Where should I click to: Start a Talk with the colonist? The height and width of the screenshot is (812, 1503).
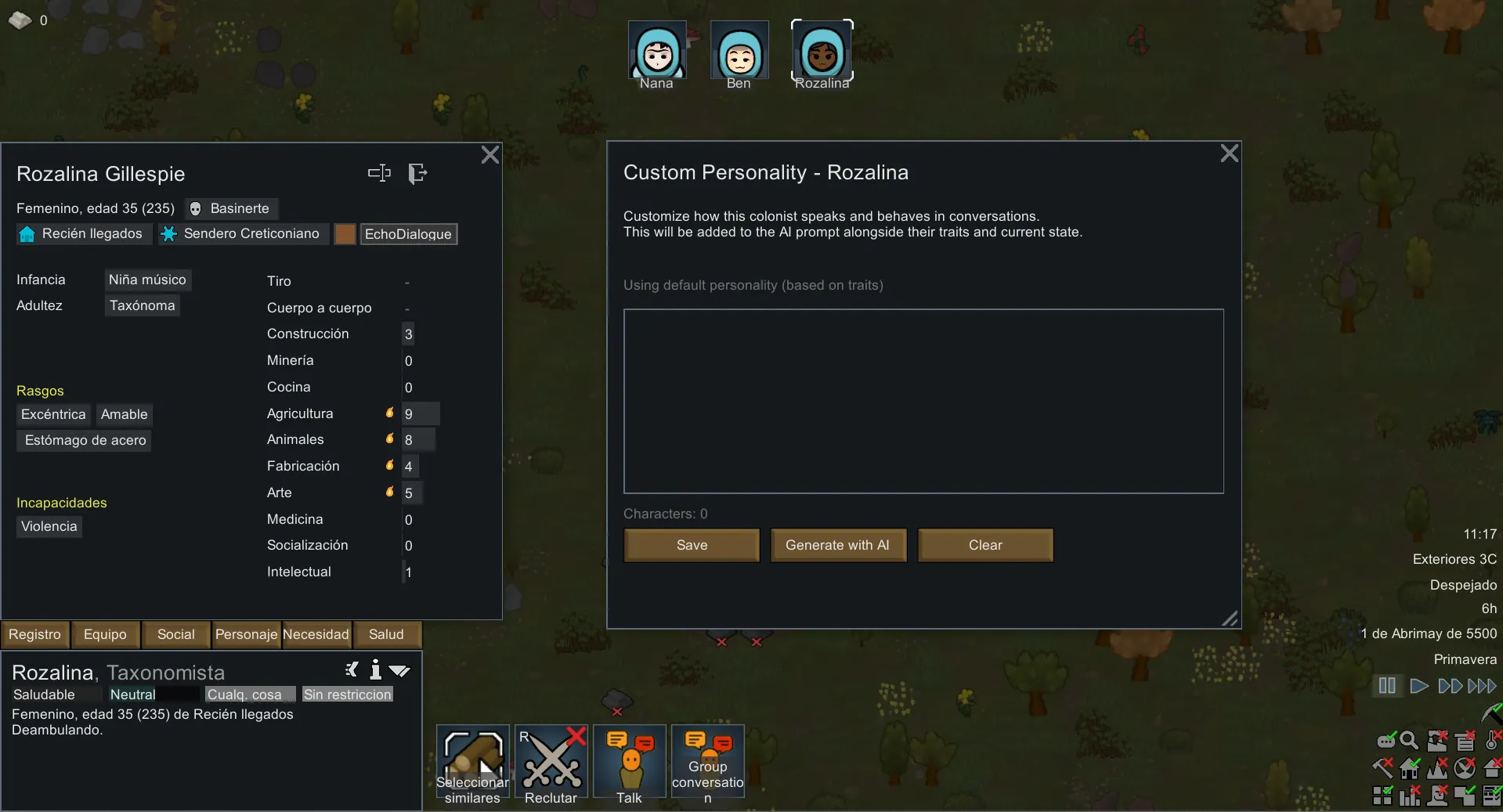(x=629, y=763)
